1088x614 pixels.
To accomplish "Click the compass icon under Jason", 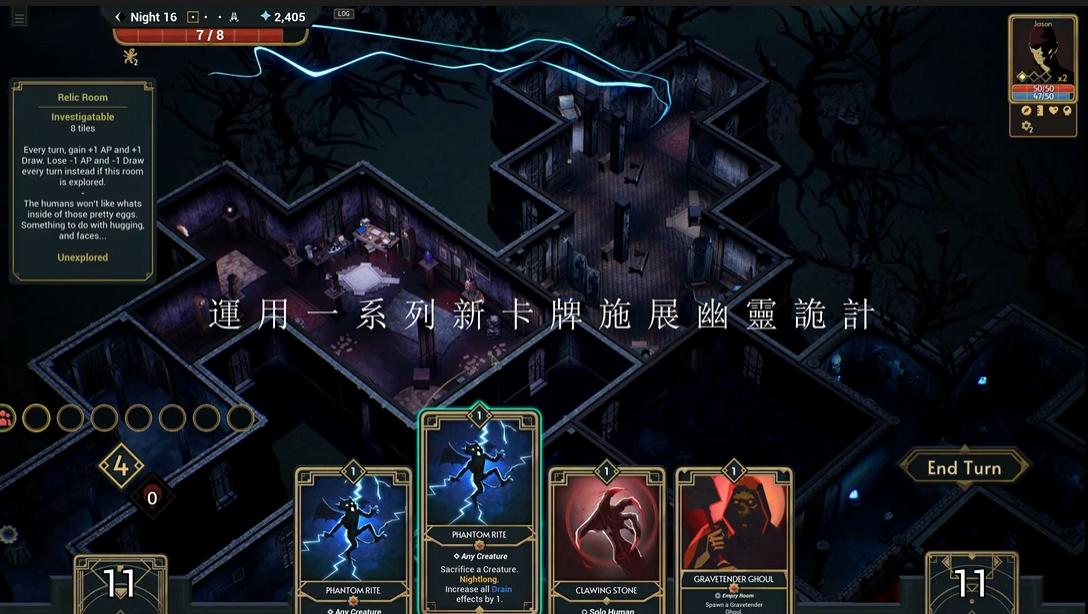I will tap(1026, 112).
